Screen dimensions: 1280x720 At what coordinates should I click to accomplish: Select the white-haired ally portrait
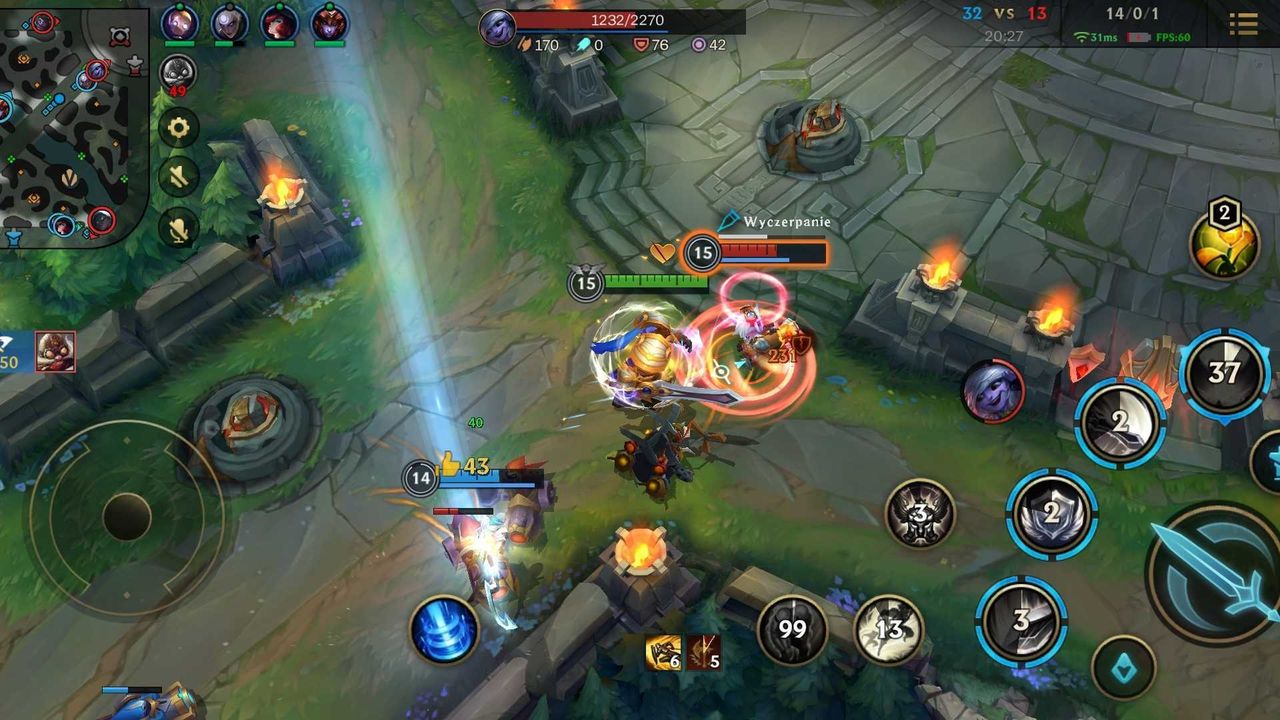pos(230,24)
